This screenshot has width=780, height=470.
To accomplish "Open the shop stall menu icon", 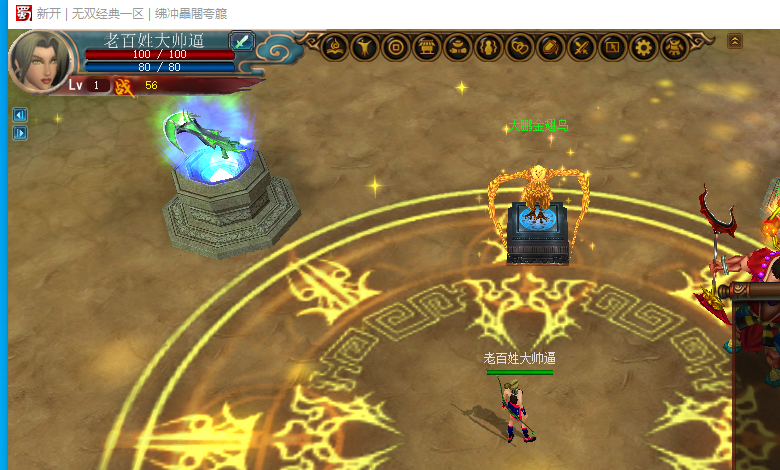I will coord(427,46).
